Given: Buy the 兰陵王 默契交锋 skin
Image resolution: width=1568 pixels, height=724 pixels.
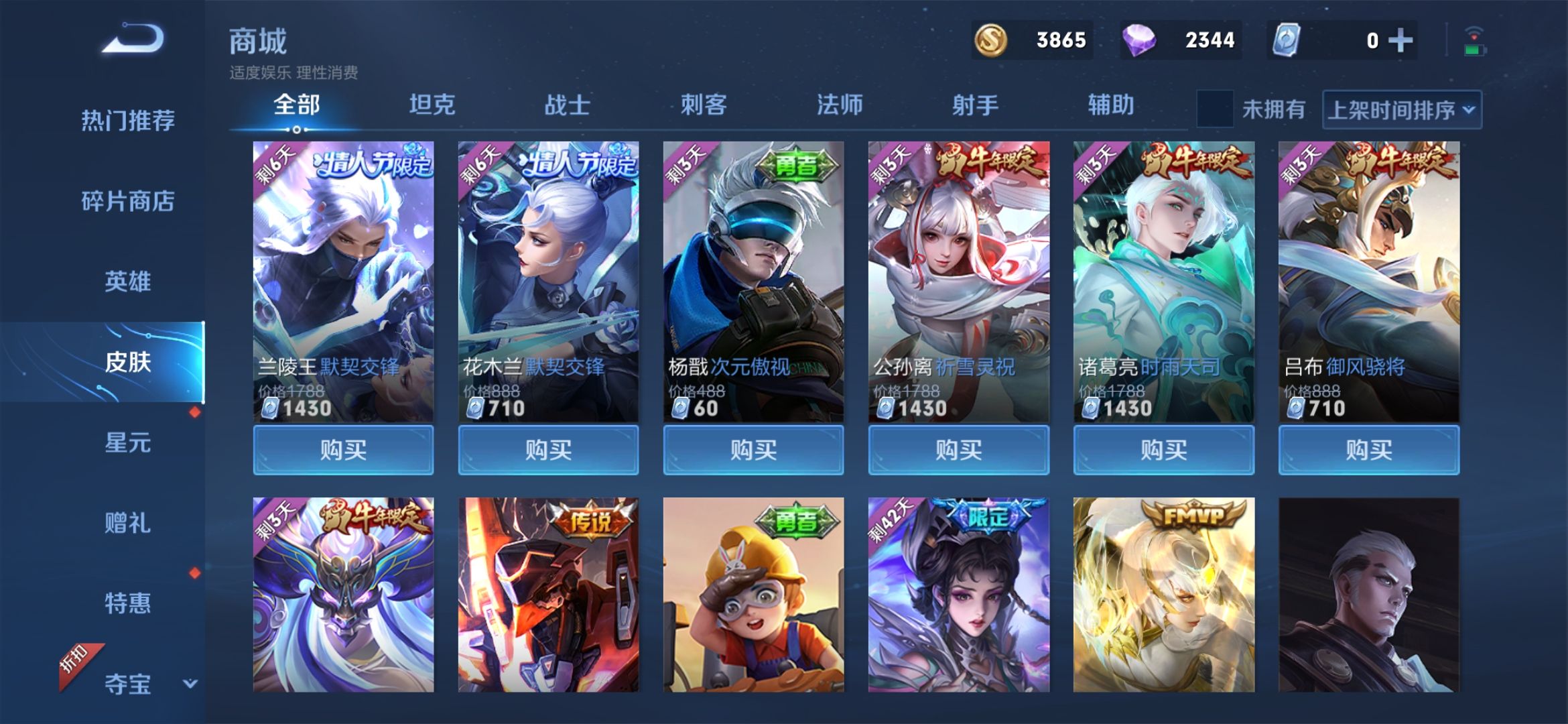Looking at the screenshot, I should click(x=343, y=450).
